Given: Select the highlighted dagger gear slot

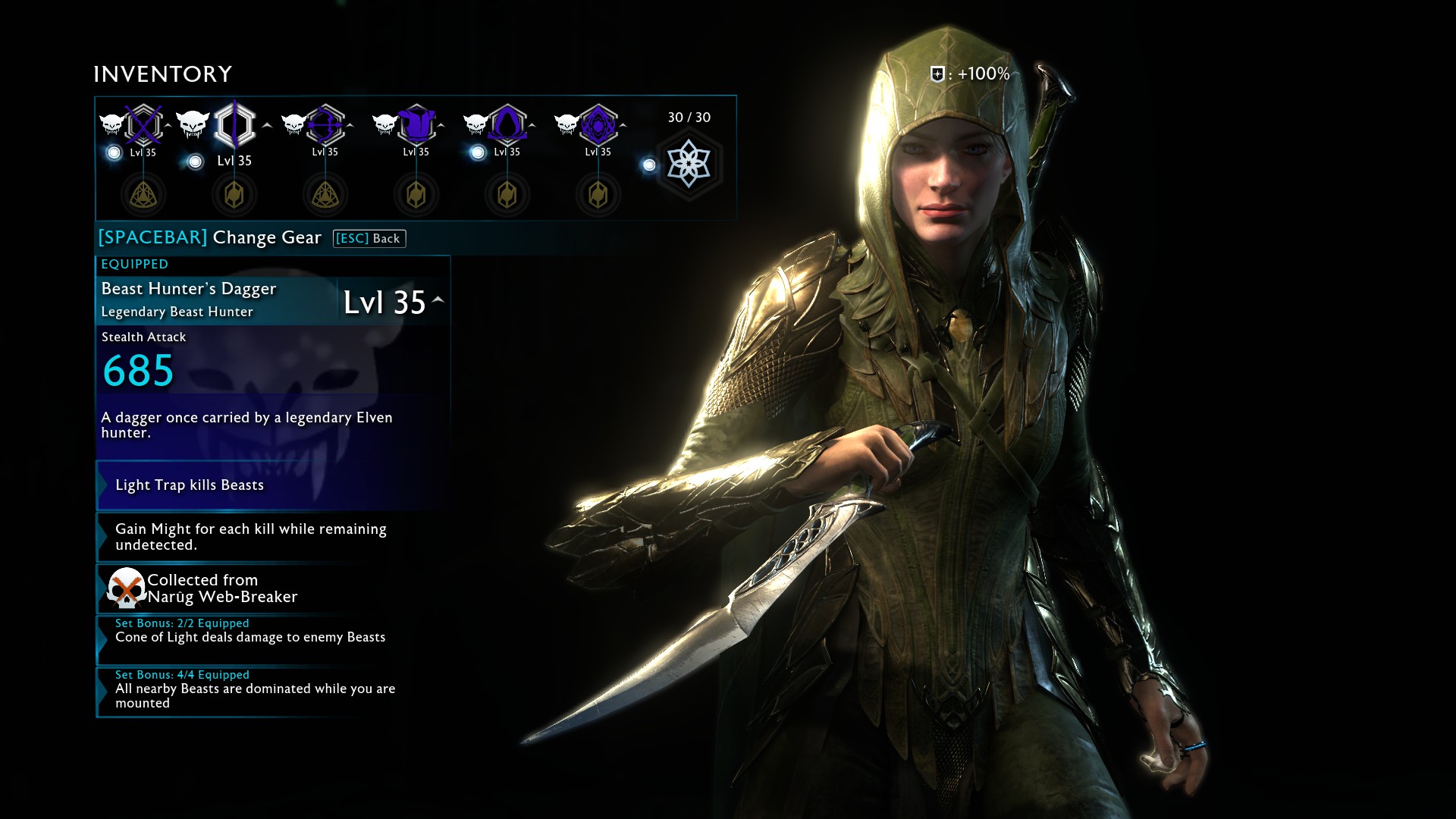Looking at the screenshot, I should (x=234, y=124).
